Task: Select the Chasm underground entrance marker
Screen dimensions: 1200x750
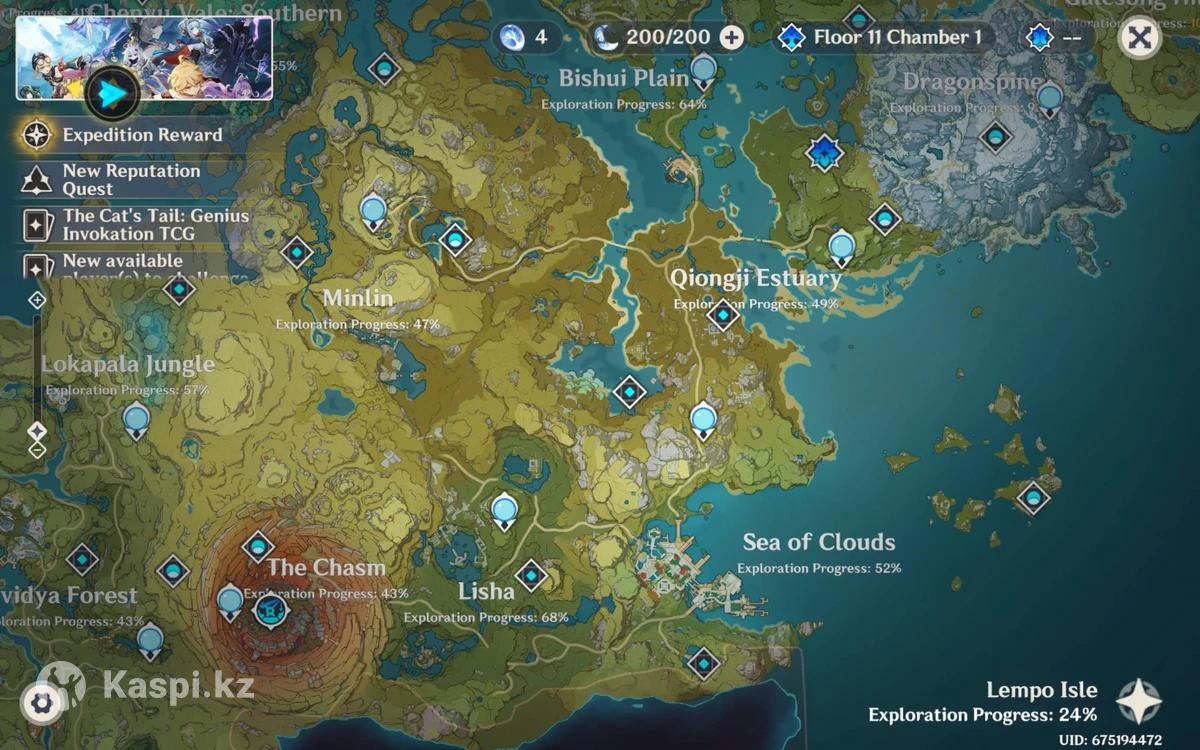Action: (271, 611)
